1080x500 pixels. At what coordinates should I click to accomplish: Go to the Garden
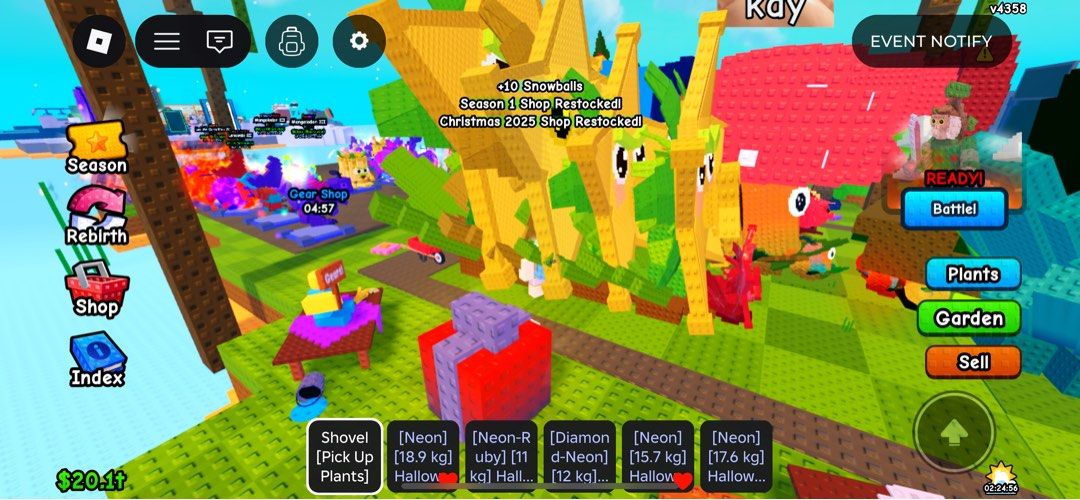click(968, 319)
